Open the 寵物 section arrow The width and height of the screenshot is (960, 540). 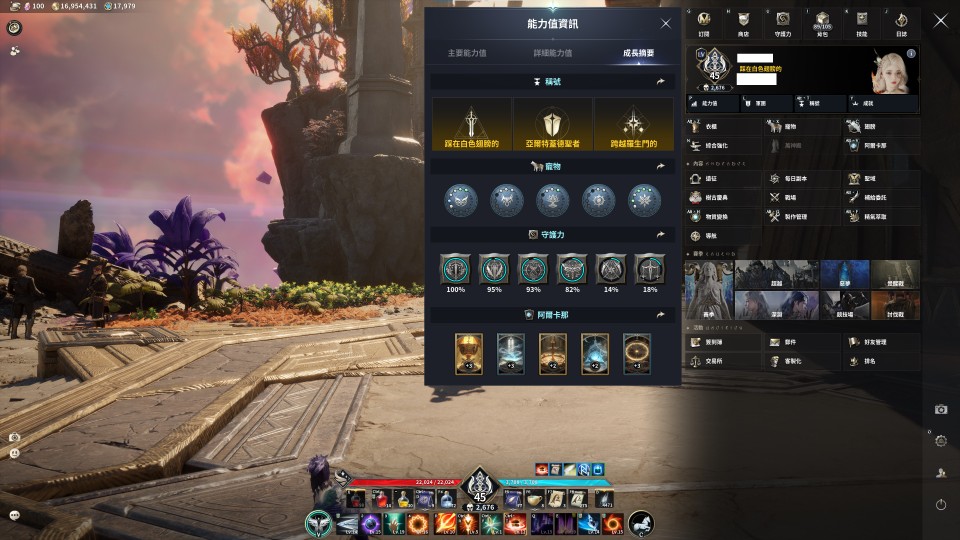pos(660,167)
